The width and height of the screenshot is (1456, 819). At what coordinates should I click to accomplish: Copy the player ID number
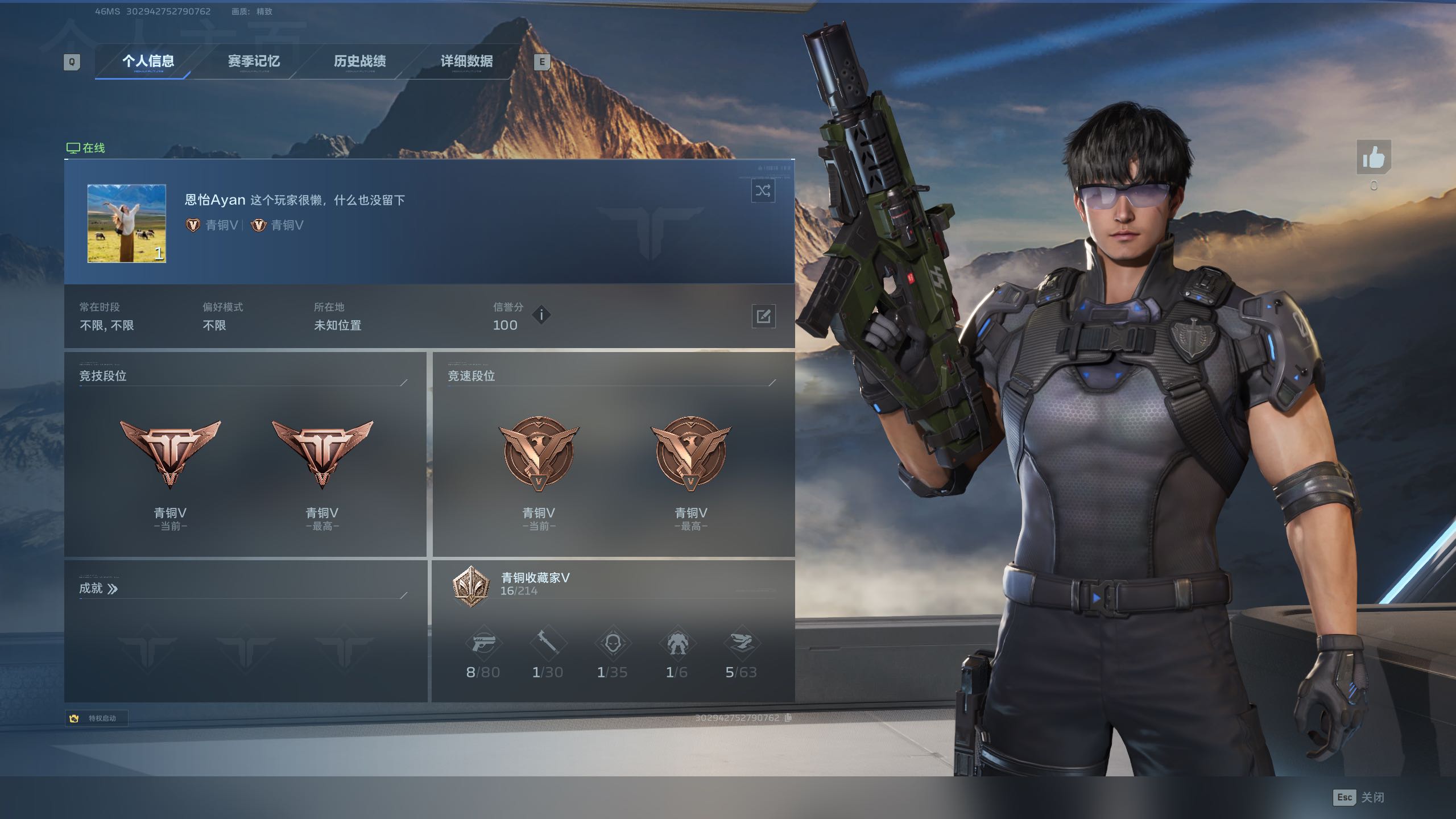[788, 718]
